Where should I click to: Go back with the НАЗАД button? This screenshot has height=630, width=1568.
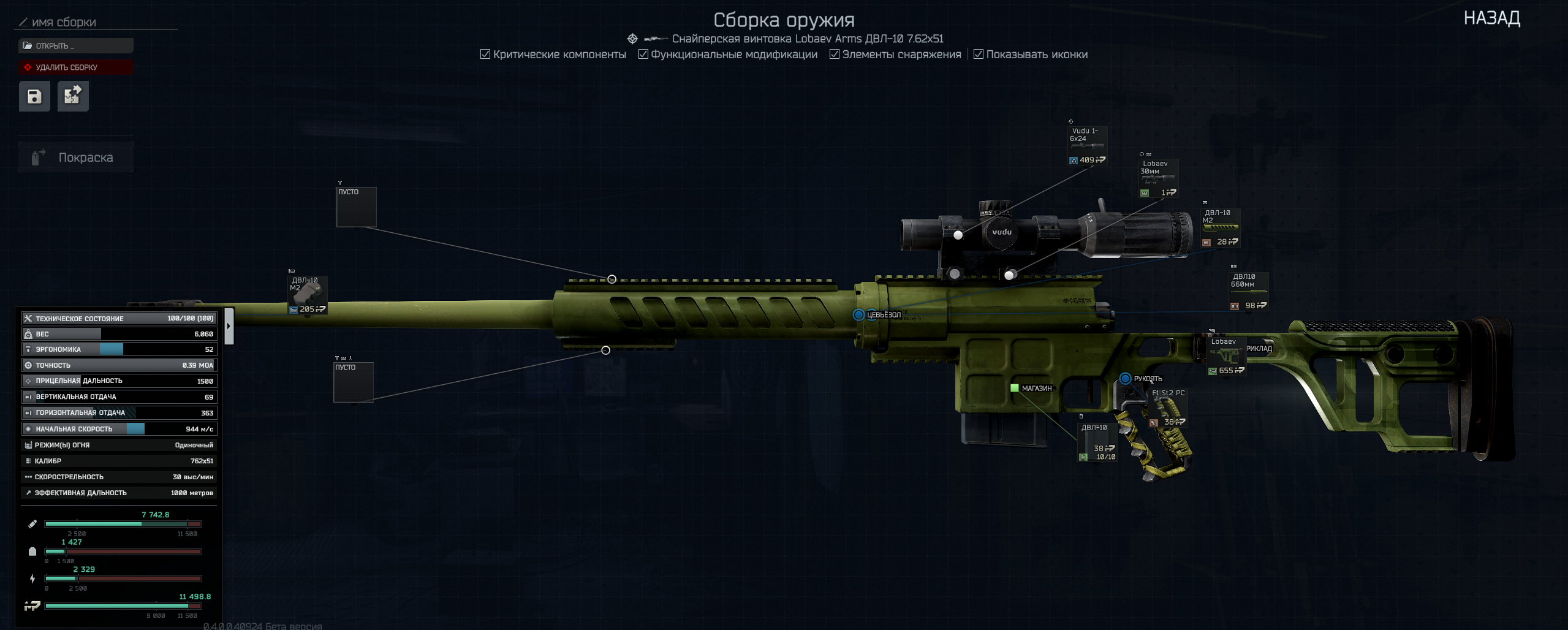[x=1491, y=18]
